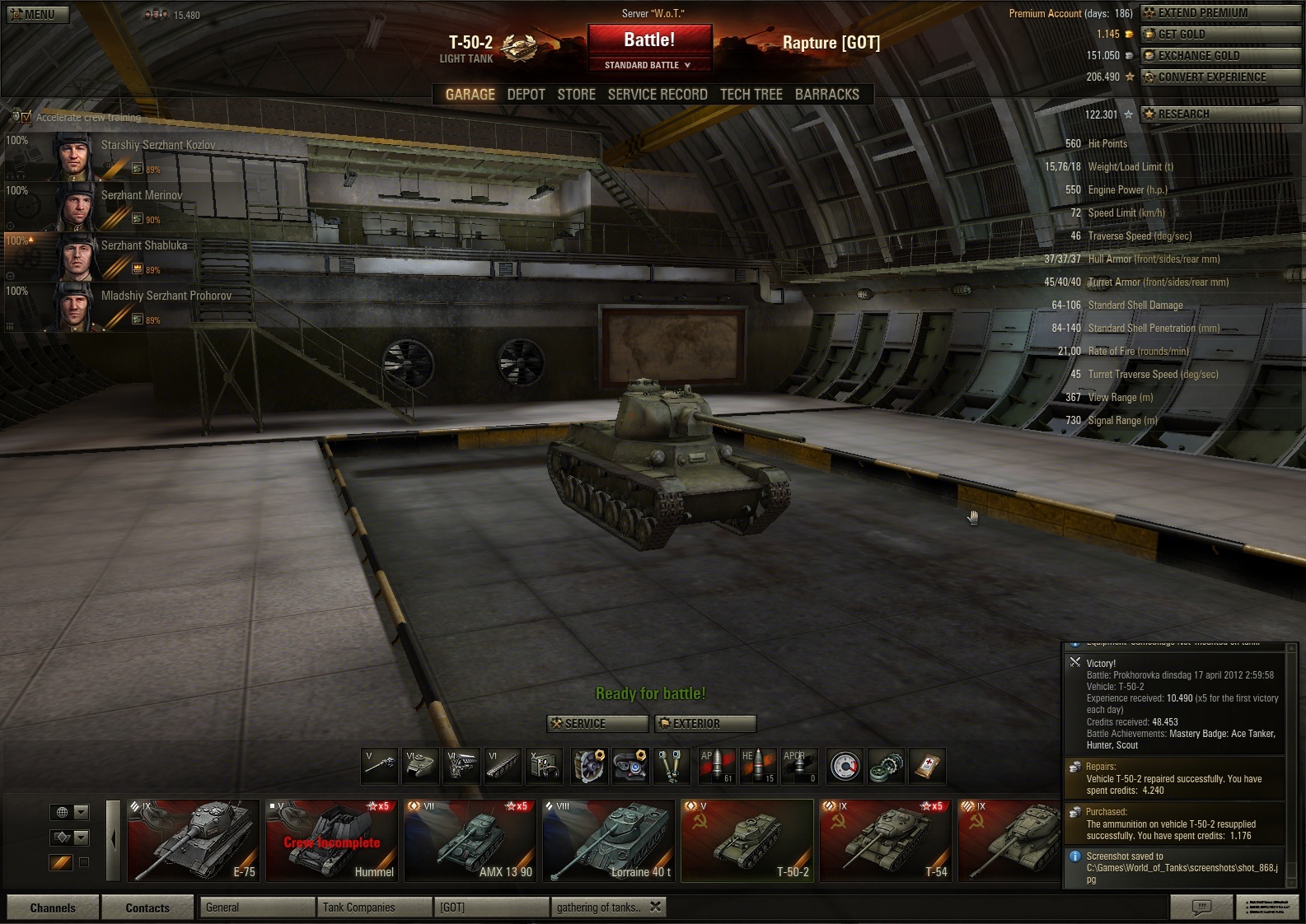Click the Extend Premium button

pyautogui.click(x=1220, y=13)
